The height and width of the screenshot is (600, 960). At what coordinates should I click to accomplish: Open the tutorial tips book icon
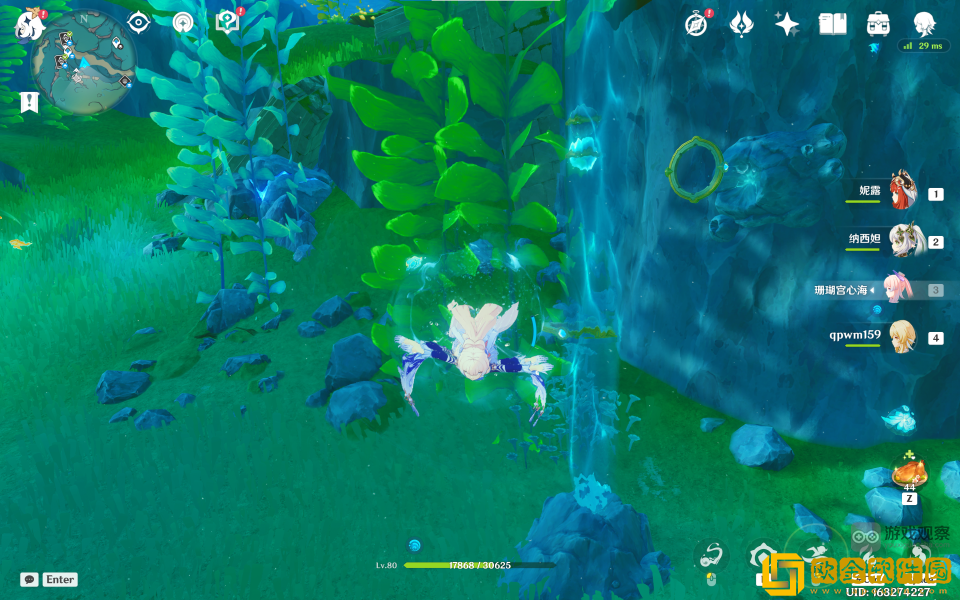[x=228, y=23]
